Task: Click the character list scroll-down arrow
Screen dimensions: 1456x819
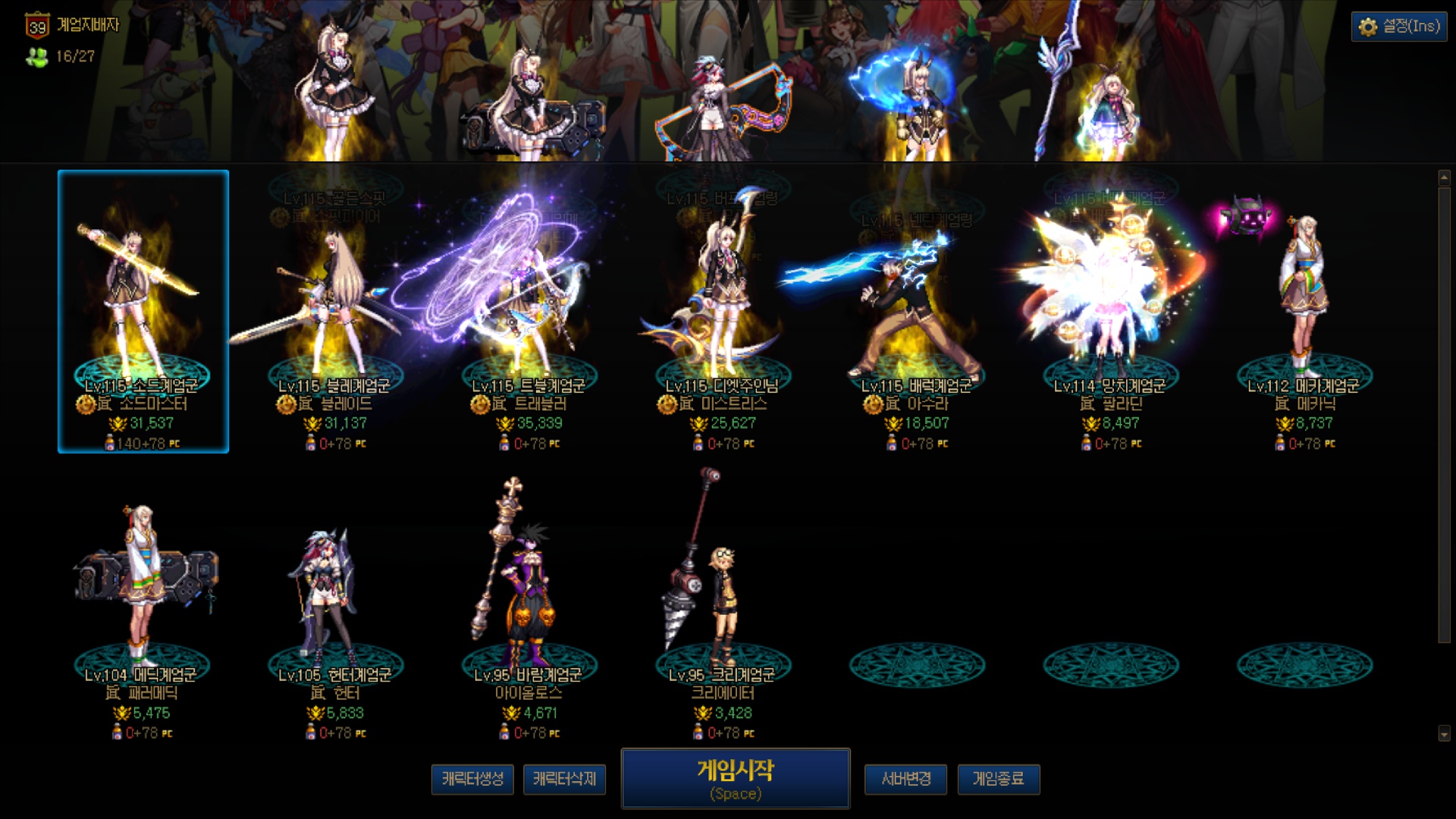Action: tap(1444, 733)
